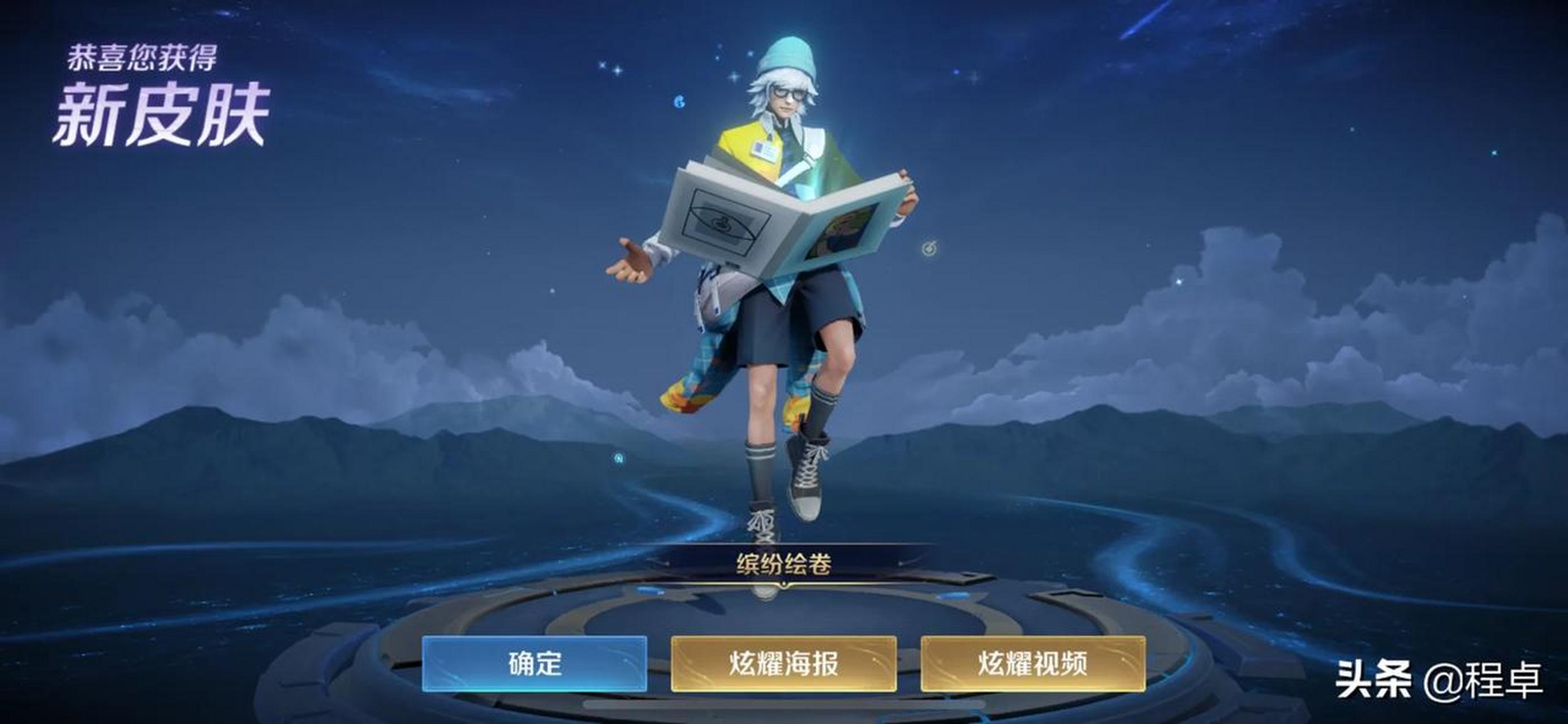Open the 炫耀海报 poster sharing option
The width and height of the screenshot is (1568, 724).
coord(784,666)
